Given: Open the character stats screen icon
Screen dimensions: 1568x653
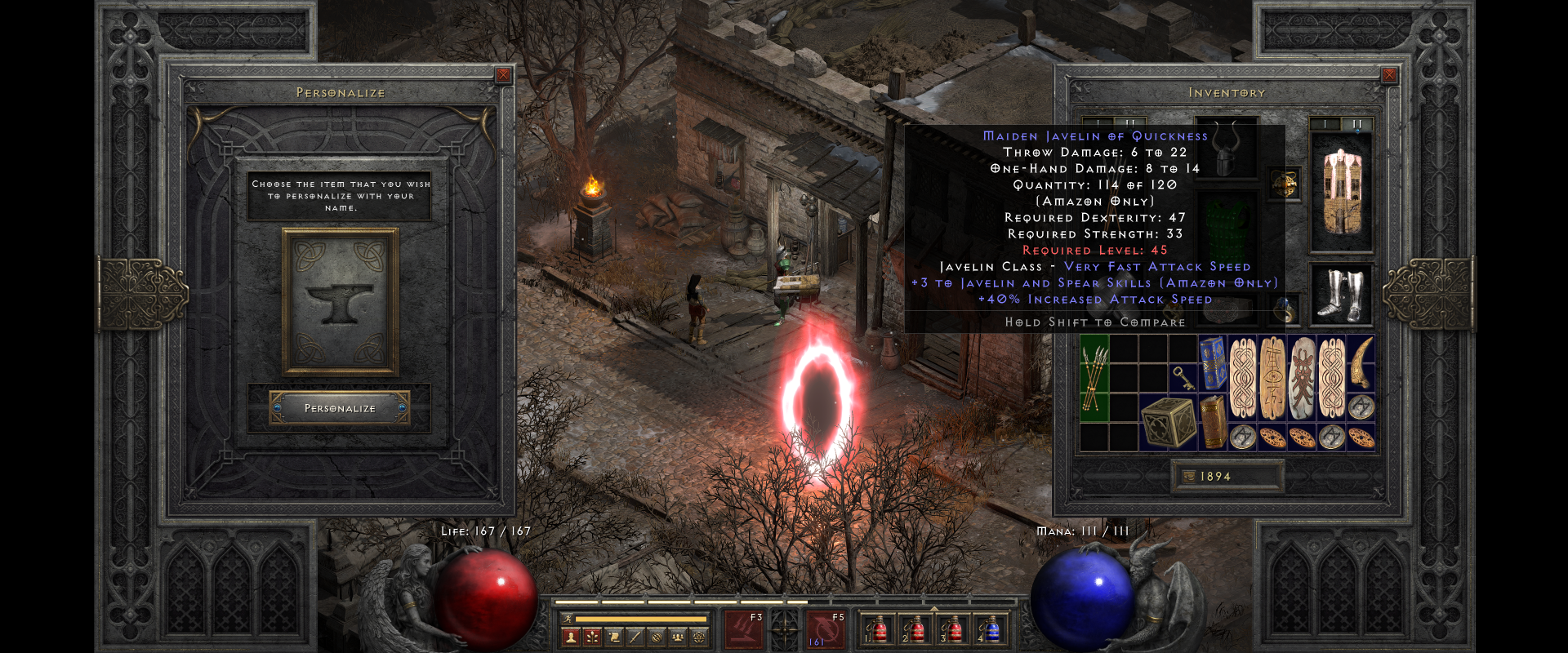Looking at the screenshot, I should (571, 636).
